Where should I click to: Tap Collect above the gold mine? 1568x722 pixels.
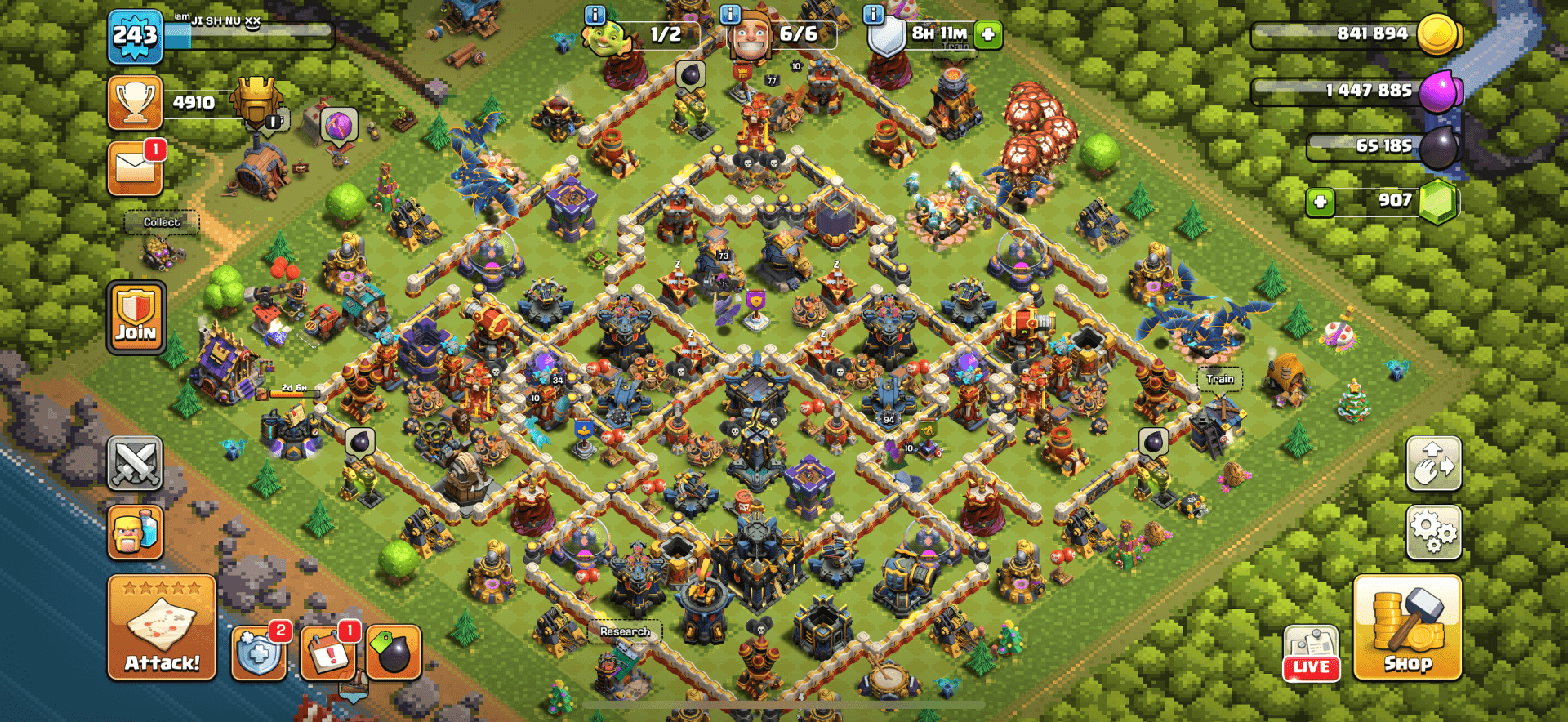(x=161, y=222)
